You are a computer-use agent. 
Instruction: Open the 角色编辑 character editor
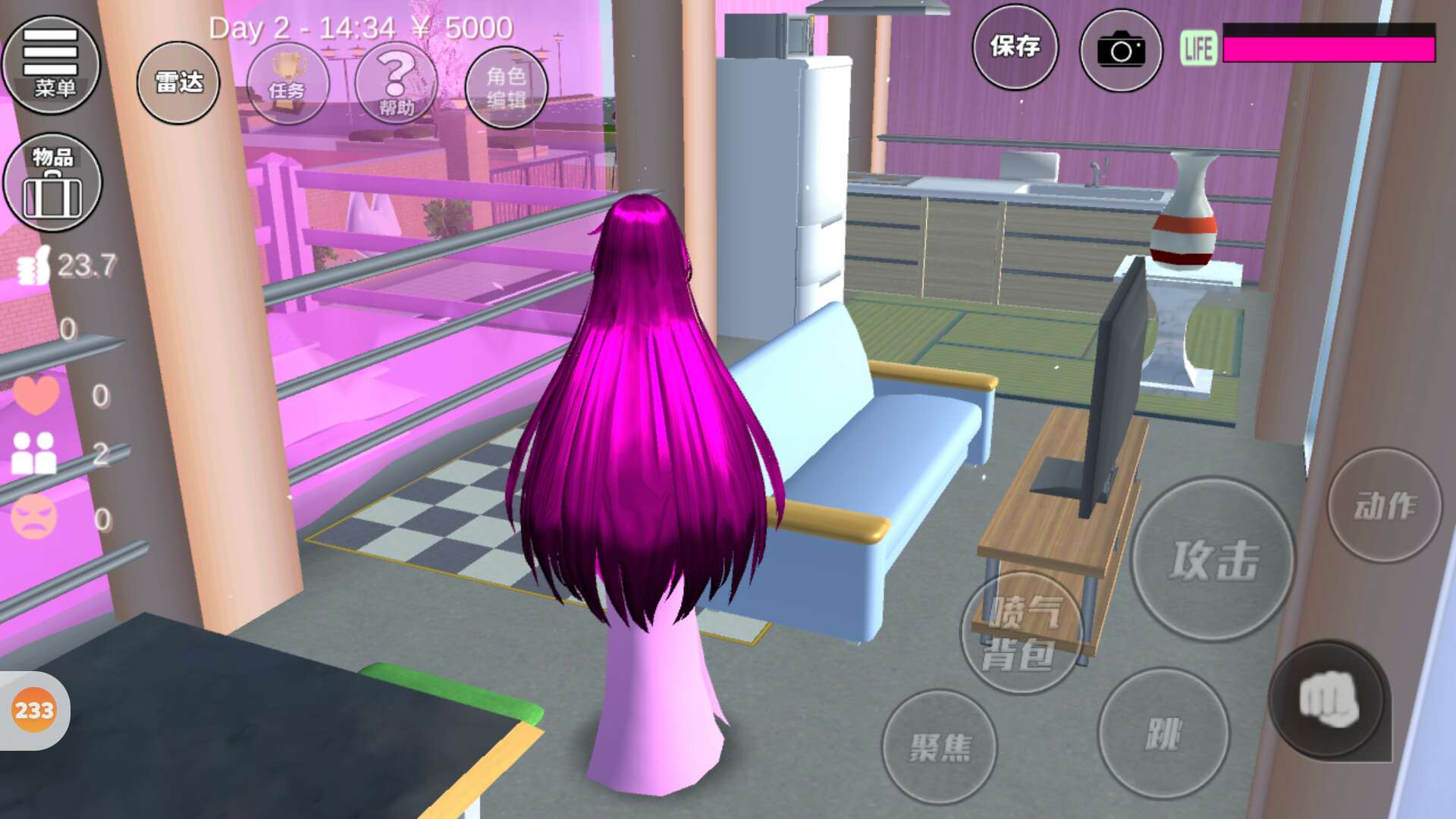506,87
